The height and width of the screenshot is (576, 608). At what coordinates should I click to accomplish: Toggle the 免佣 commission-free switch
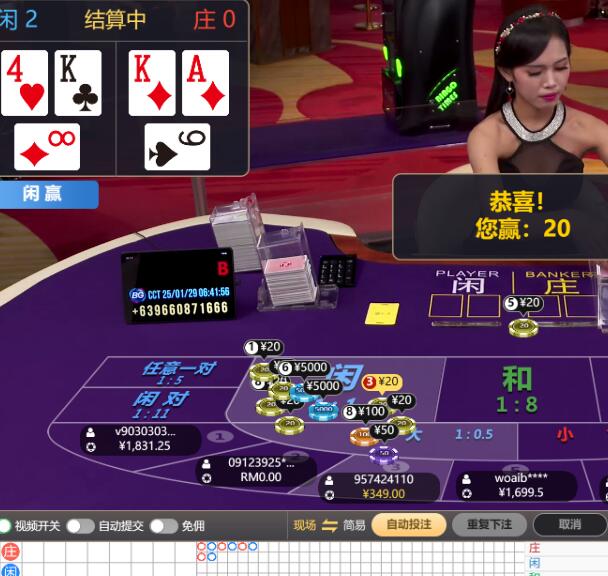pyautogui.click(x=163, y=526)
